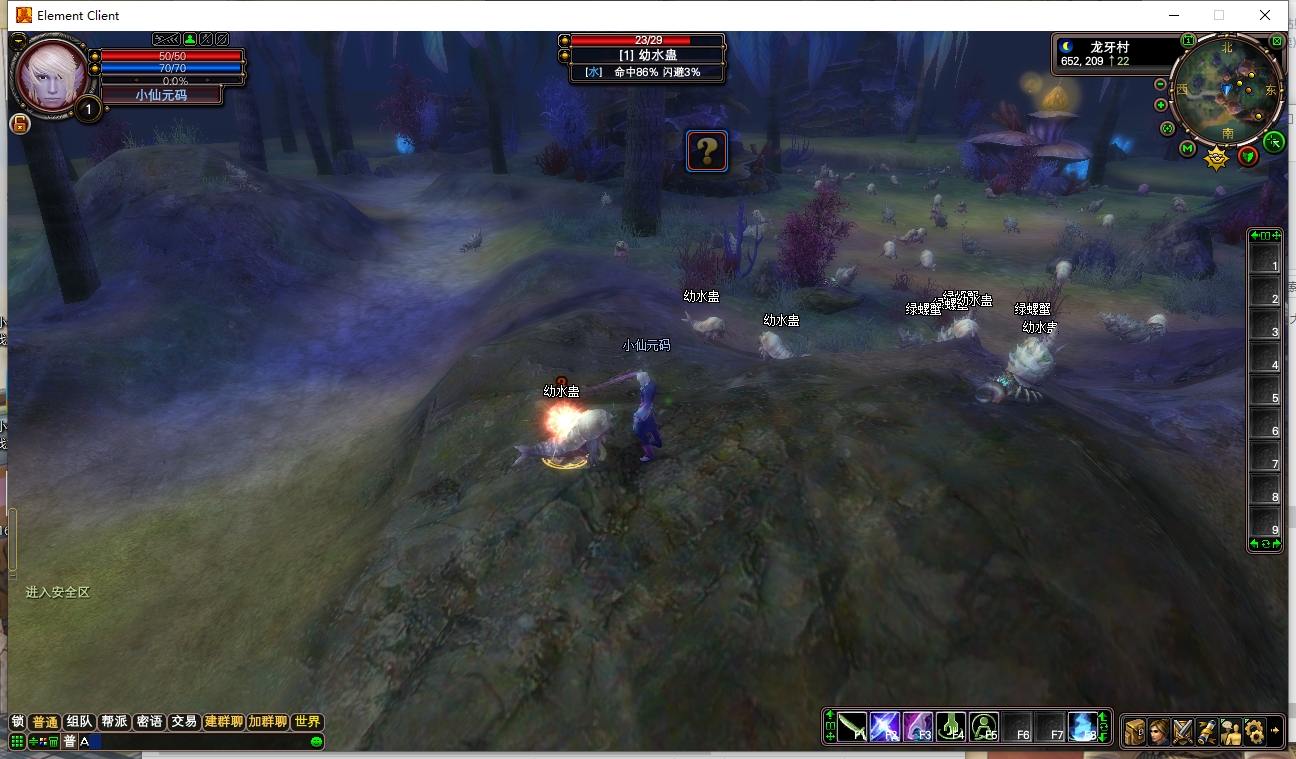The width and height of the screenshot is (1296, 759).
Task: Select the 世界 world chat channel
Action: click(307, 722)
